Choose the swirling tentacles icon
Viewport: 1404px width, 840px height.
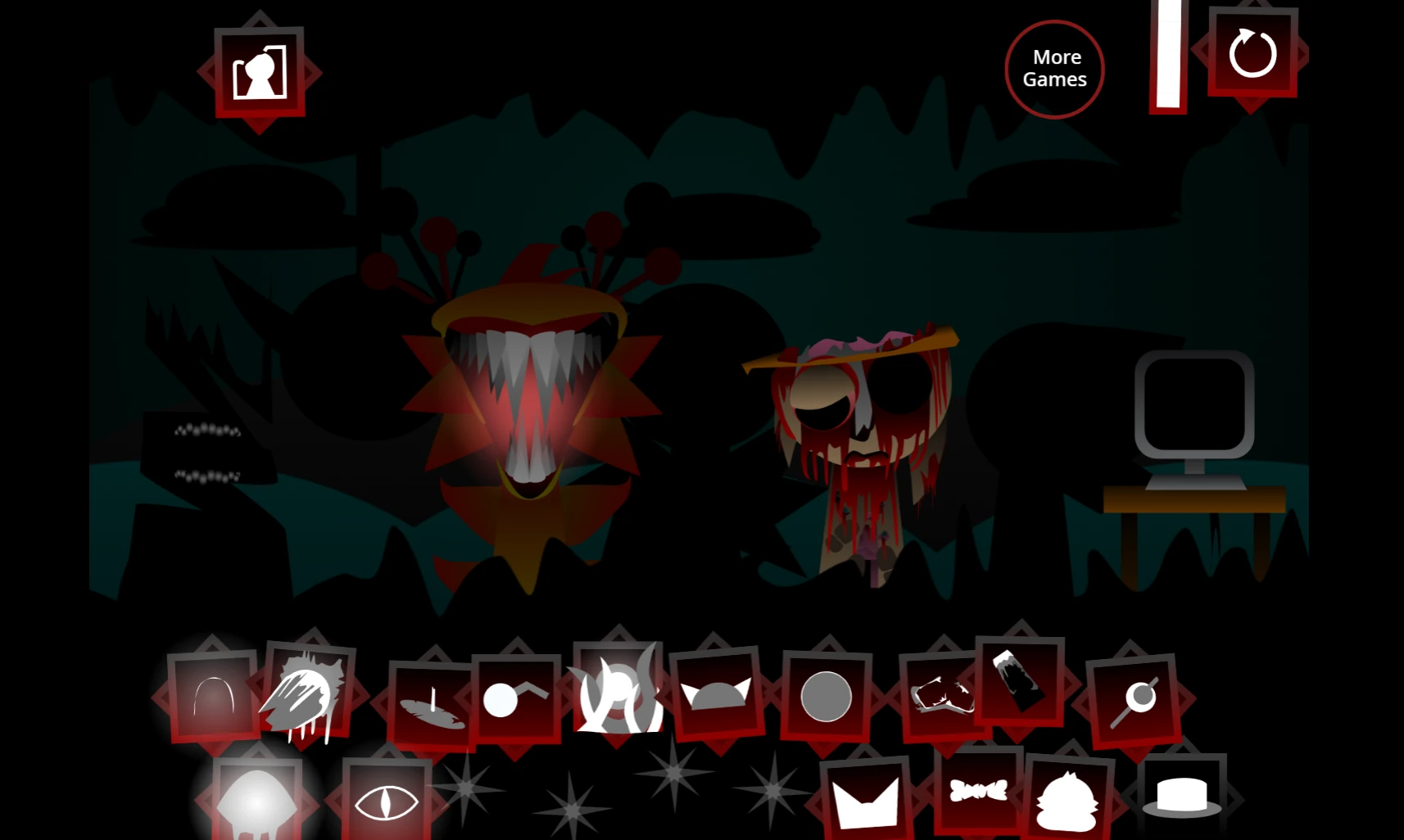point(618,692)
